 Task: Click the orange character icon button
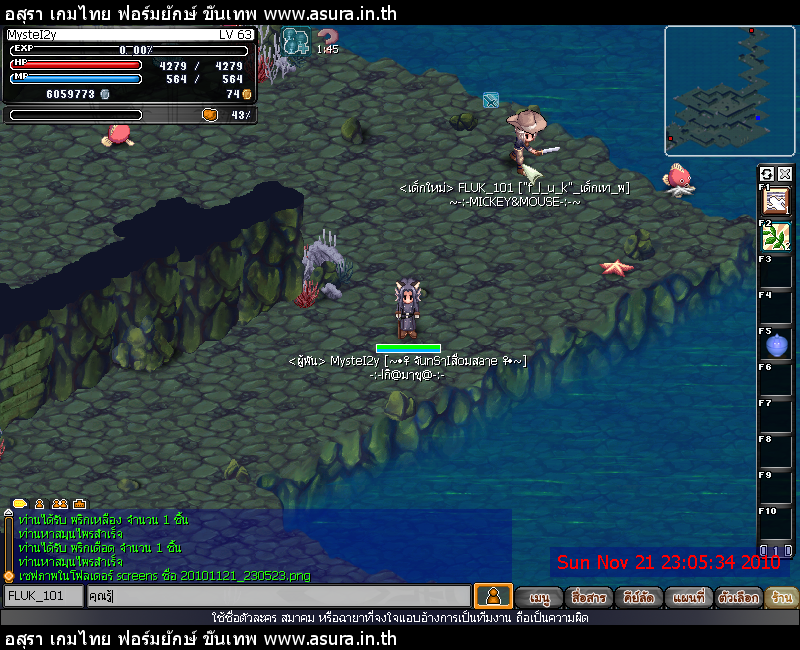pyautogui.click(x=493, y=596)
